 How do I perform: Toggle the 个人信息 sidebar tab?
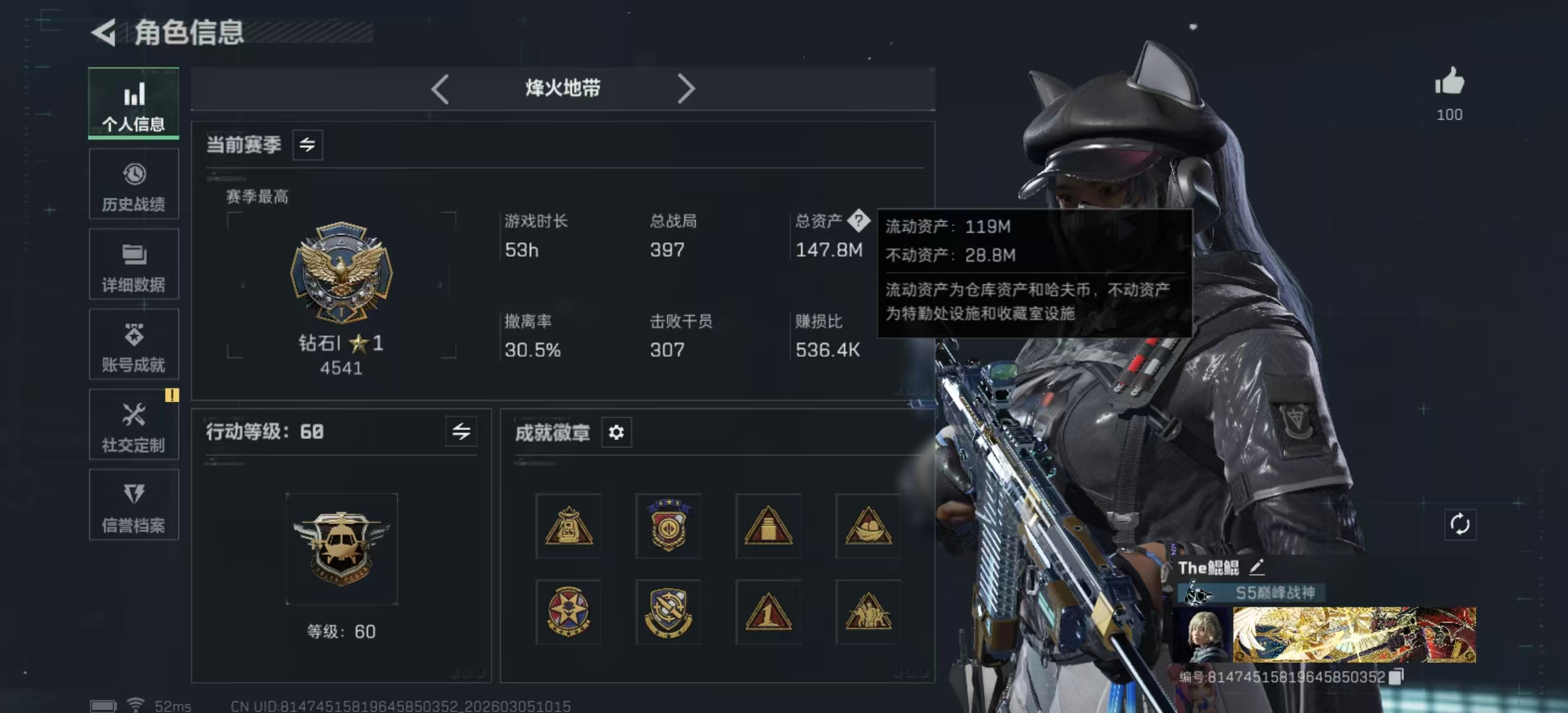tap(133, 104)
